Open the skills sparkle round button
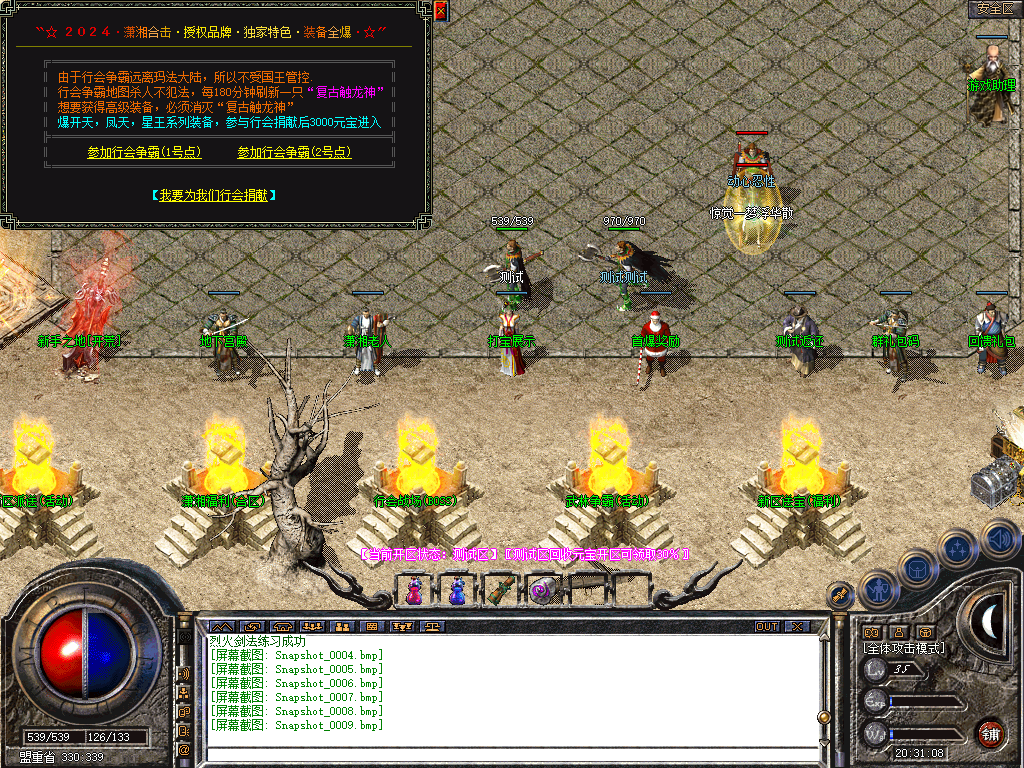Image resolution: width=1024 pixels, height=768 pixels. (x=958, y=548)
